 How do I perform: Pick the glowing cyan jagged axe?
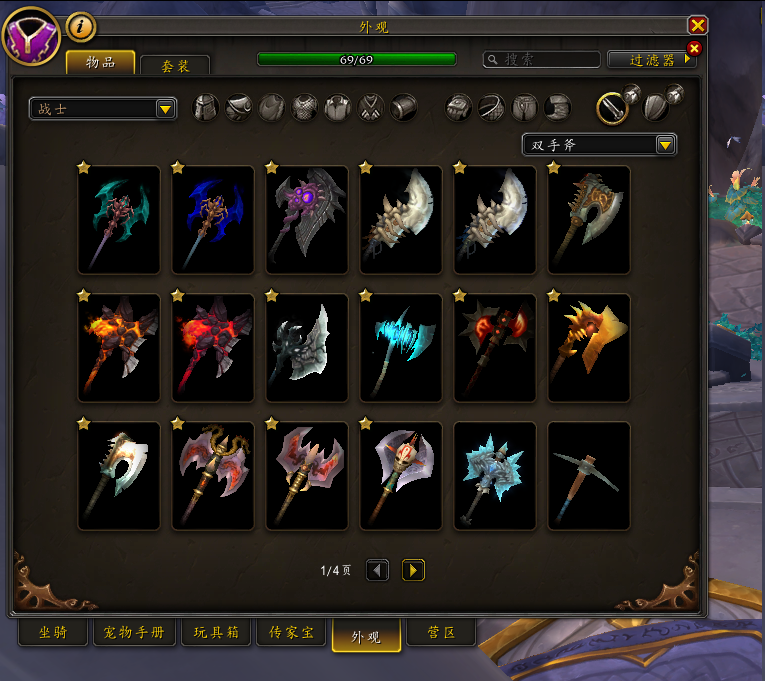pos(401,348)
